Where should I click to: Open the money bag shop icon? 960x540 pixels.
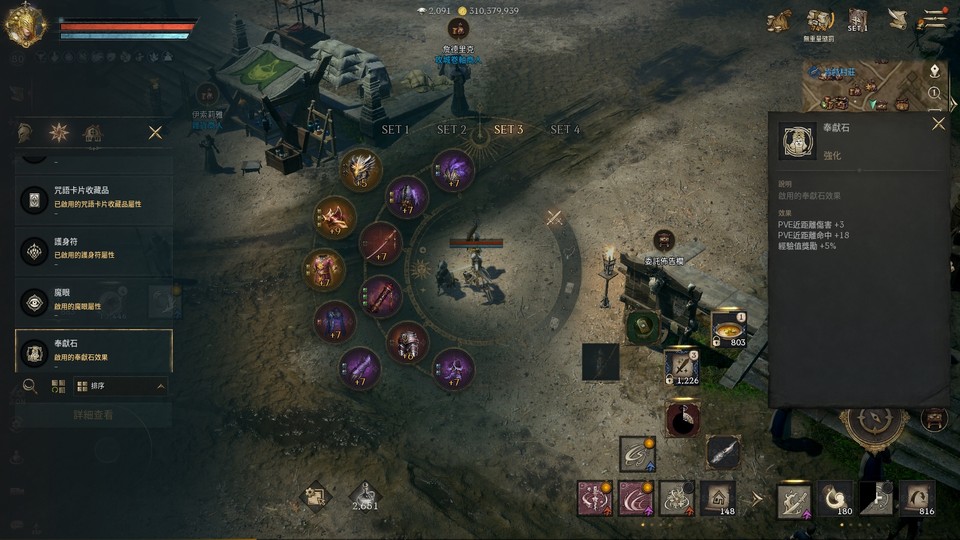[x=779, y=20]
